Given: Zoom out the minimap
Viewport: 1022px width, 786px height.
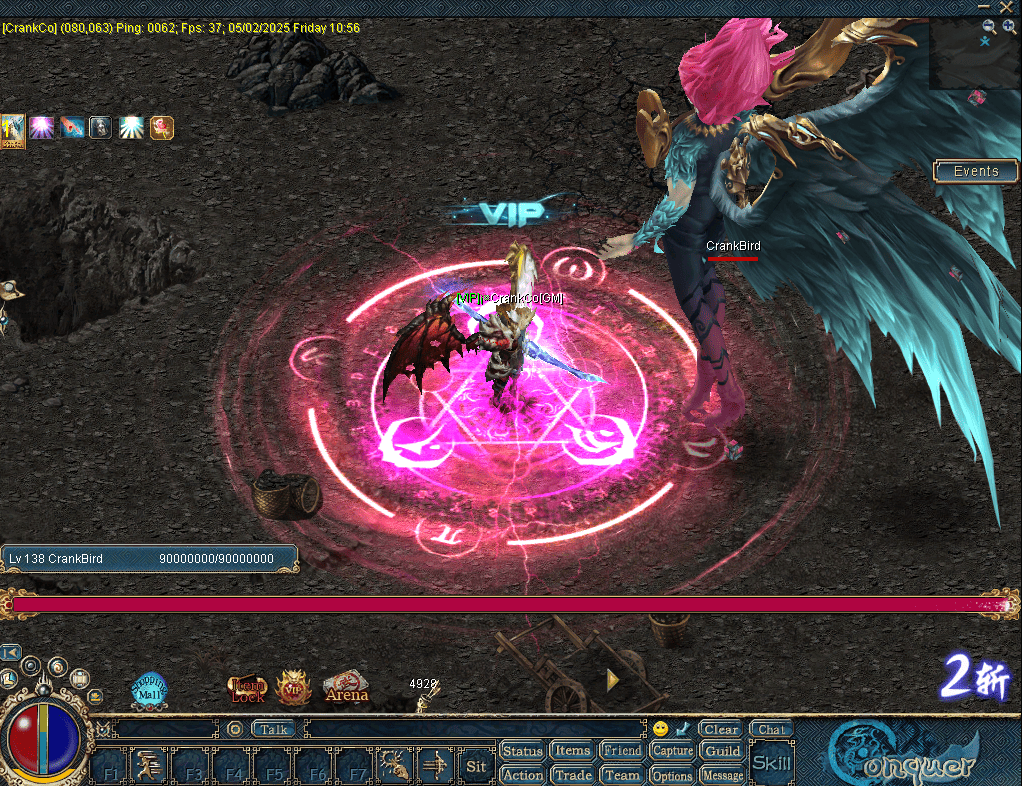Looking at the screenshot, I should [x=989, y=27].
